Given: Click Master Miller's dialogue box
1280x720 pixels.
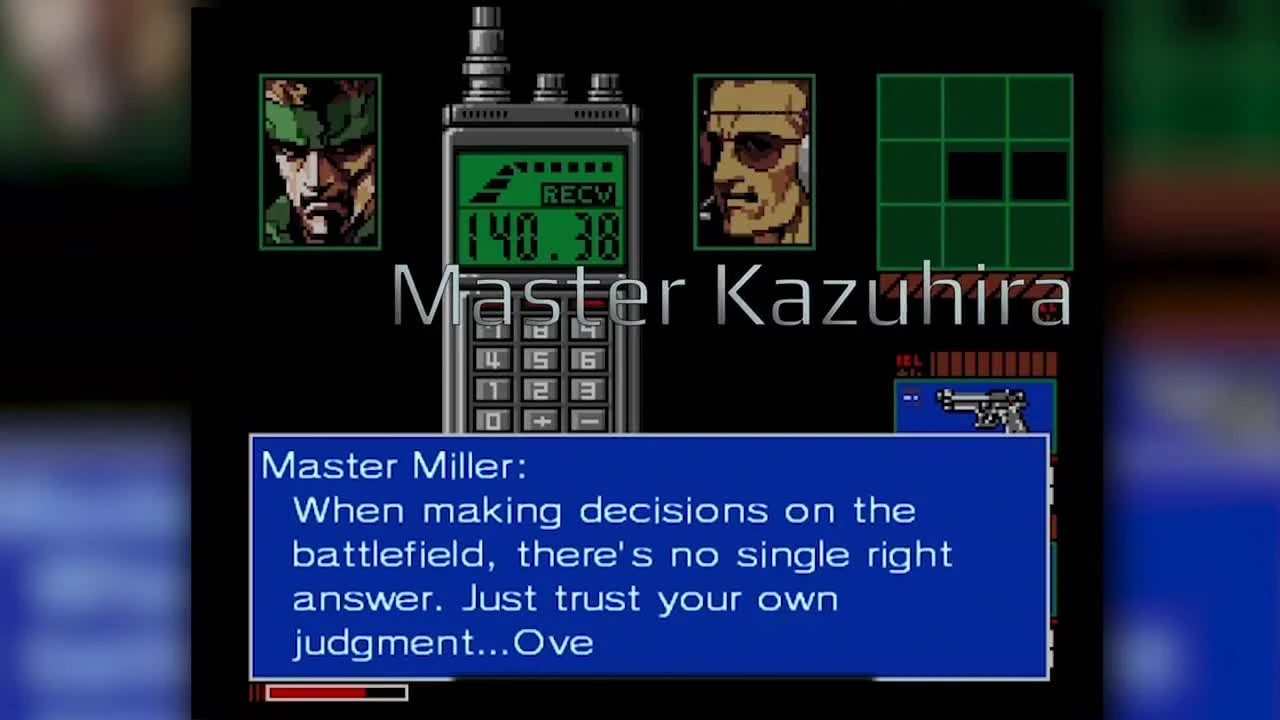Looking at the screenshot, I should 648,555.
